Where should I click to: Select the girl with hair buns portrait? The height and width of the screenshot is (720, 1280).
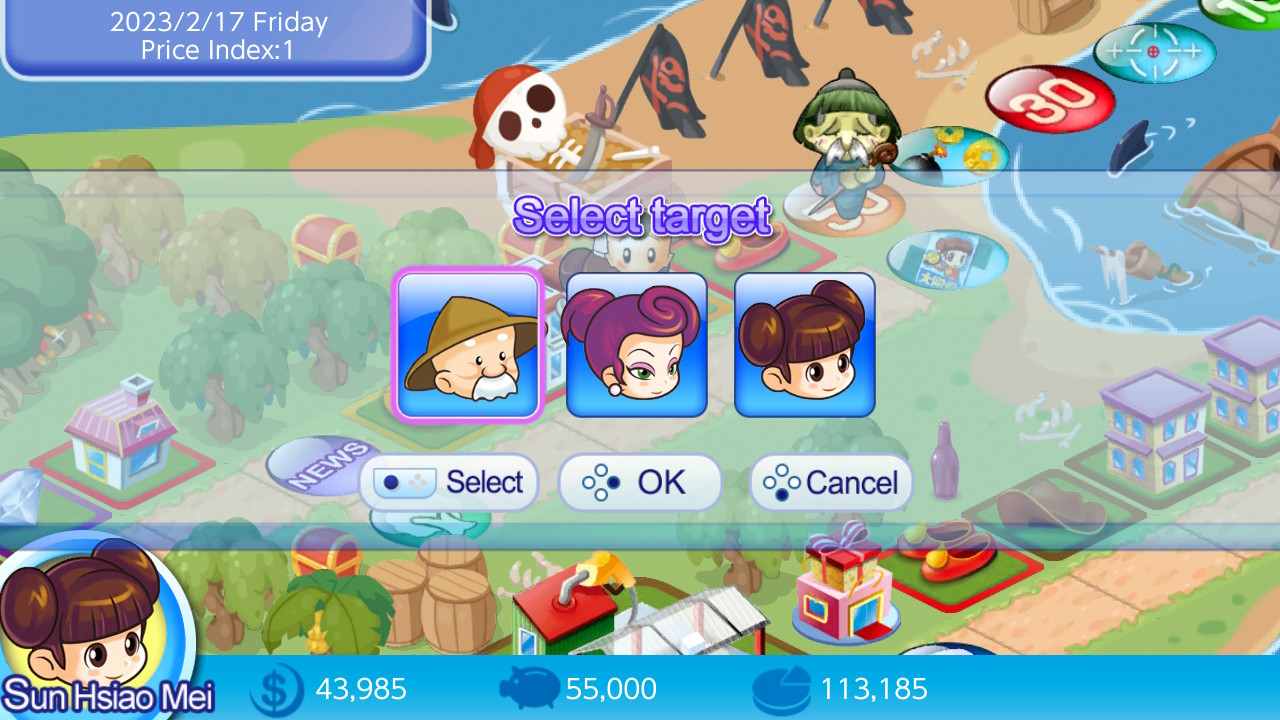coord(806,344)
